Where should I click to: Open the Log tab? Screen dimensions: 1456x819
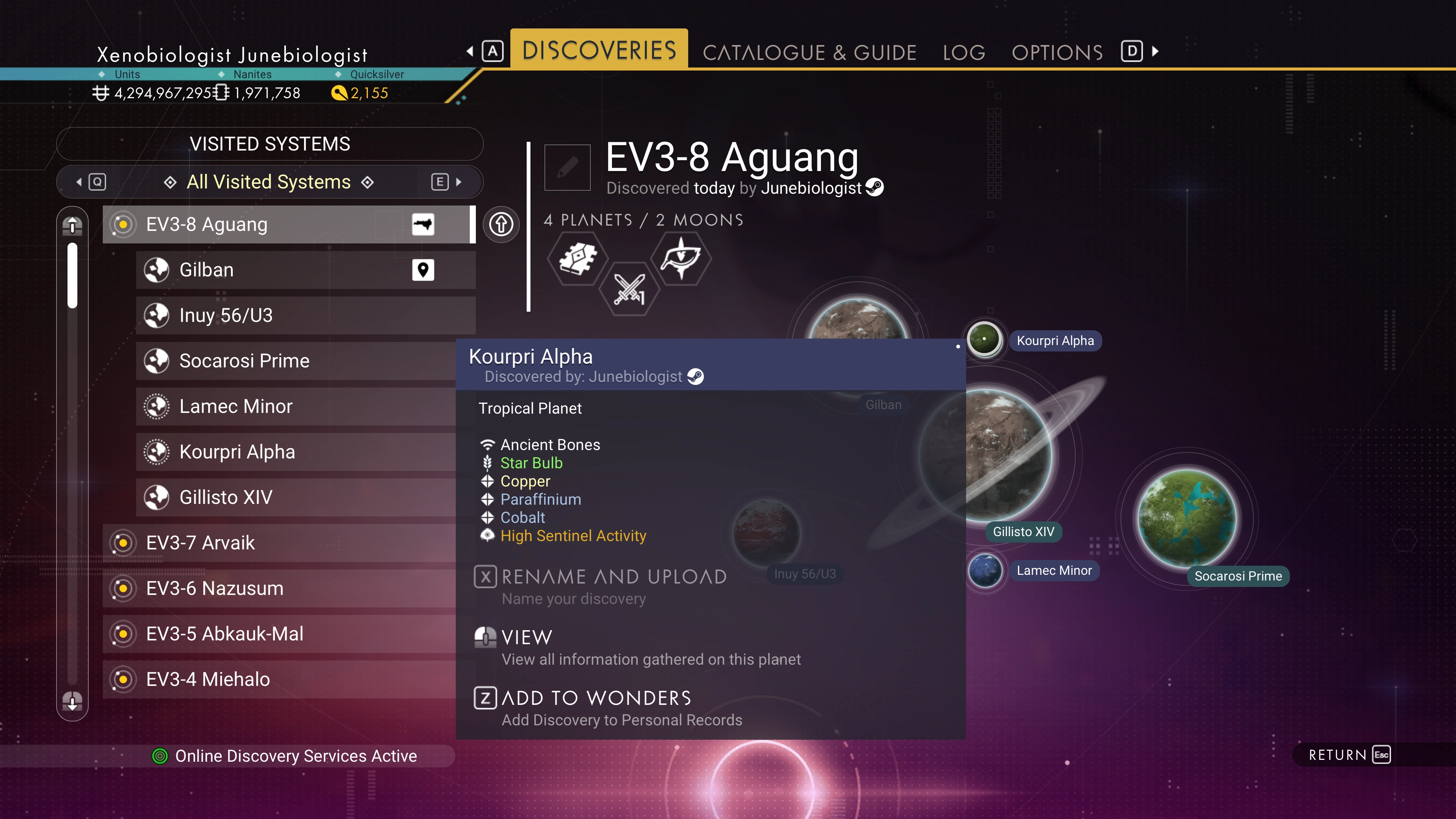(964, 53)
